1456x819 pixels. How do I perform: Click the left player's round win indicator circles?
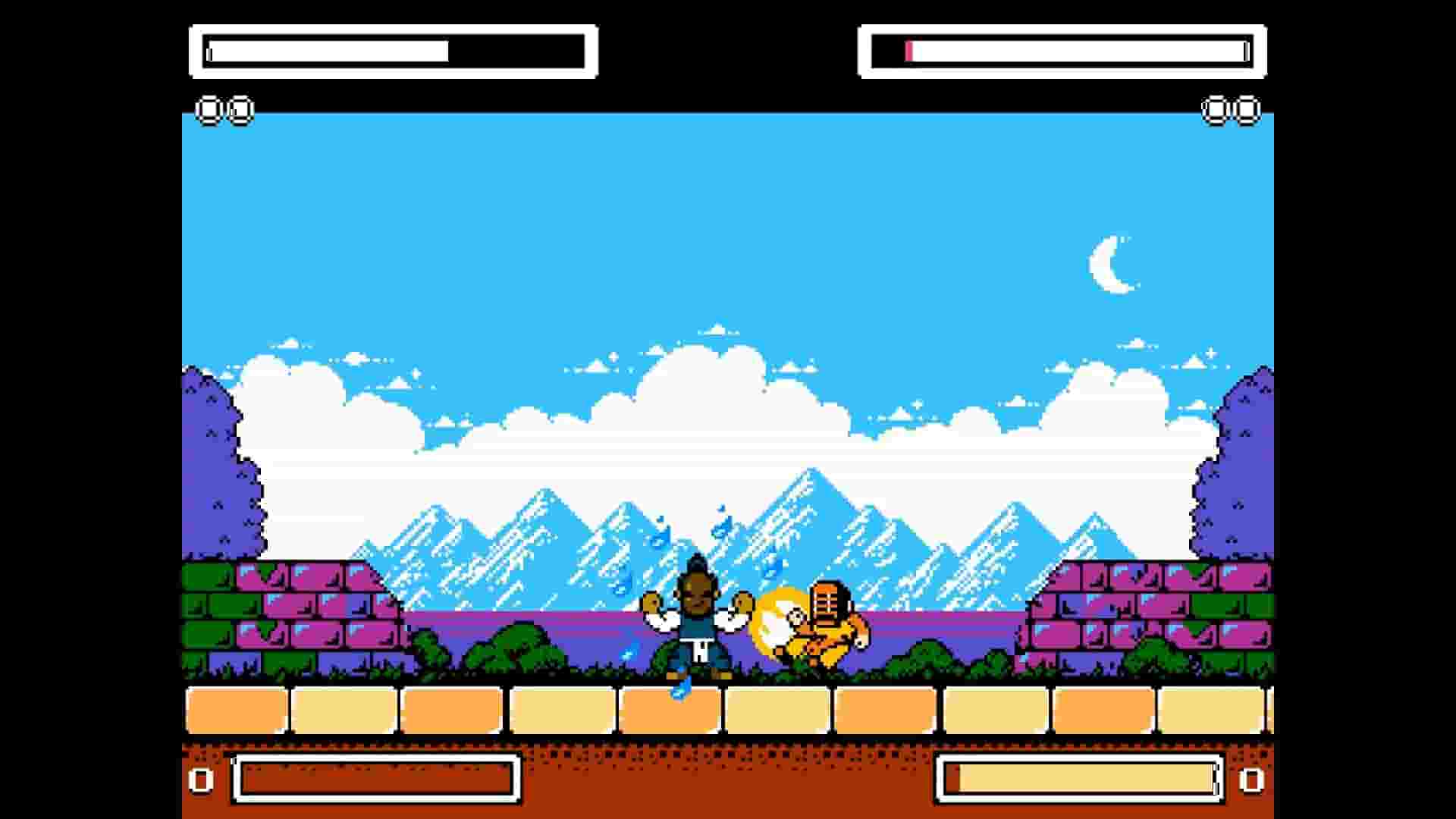(224, 110)
